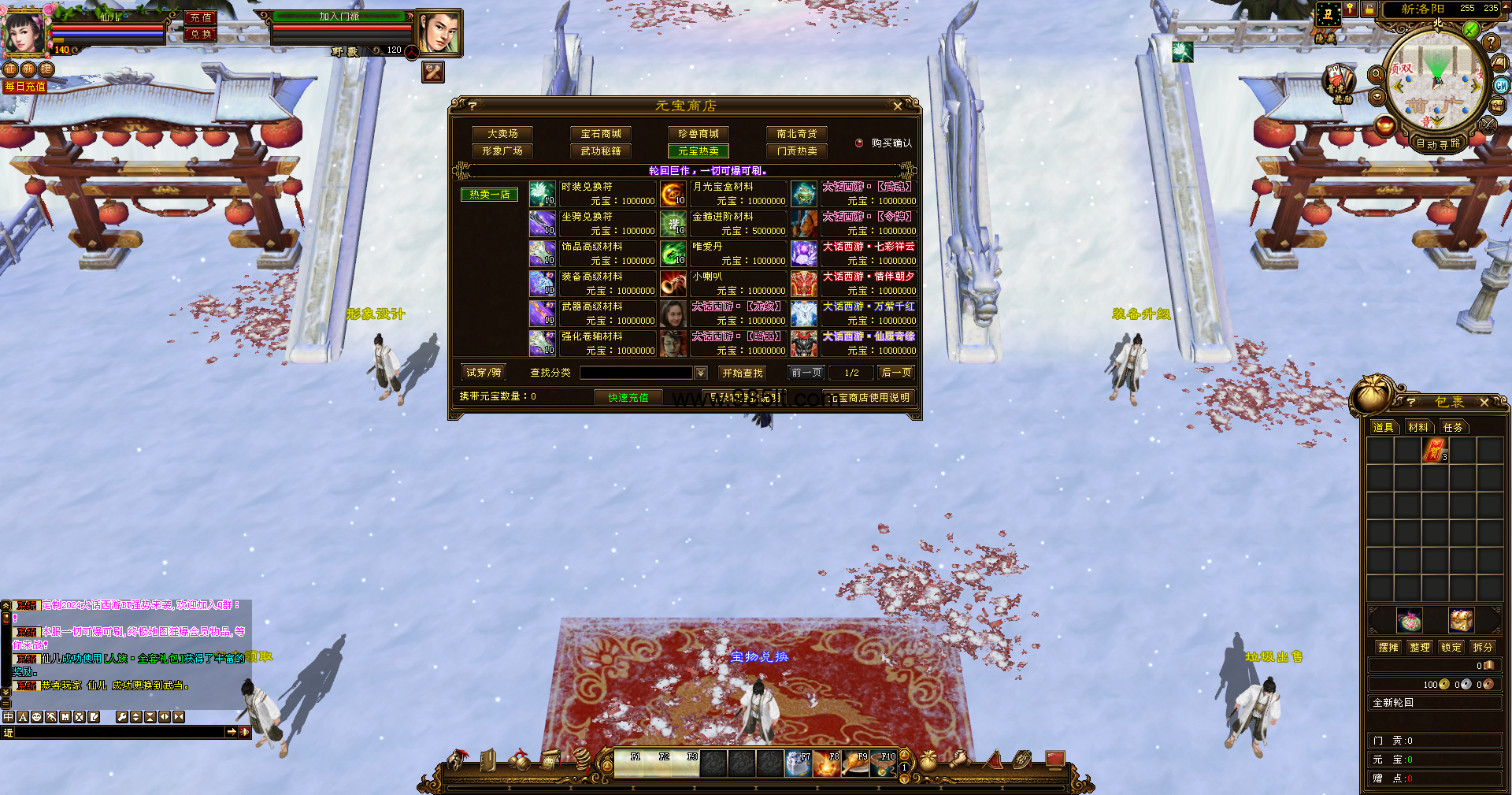Switch to the 珍兽商城 category
Viewport: 1512px width, 795px height.
(699, 134)
